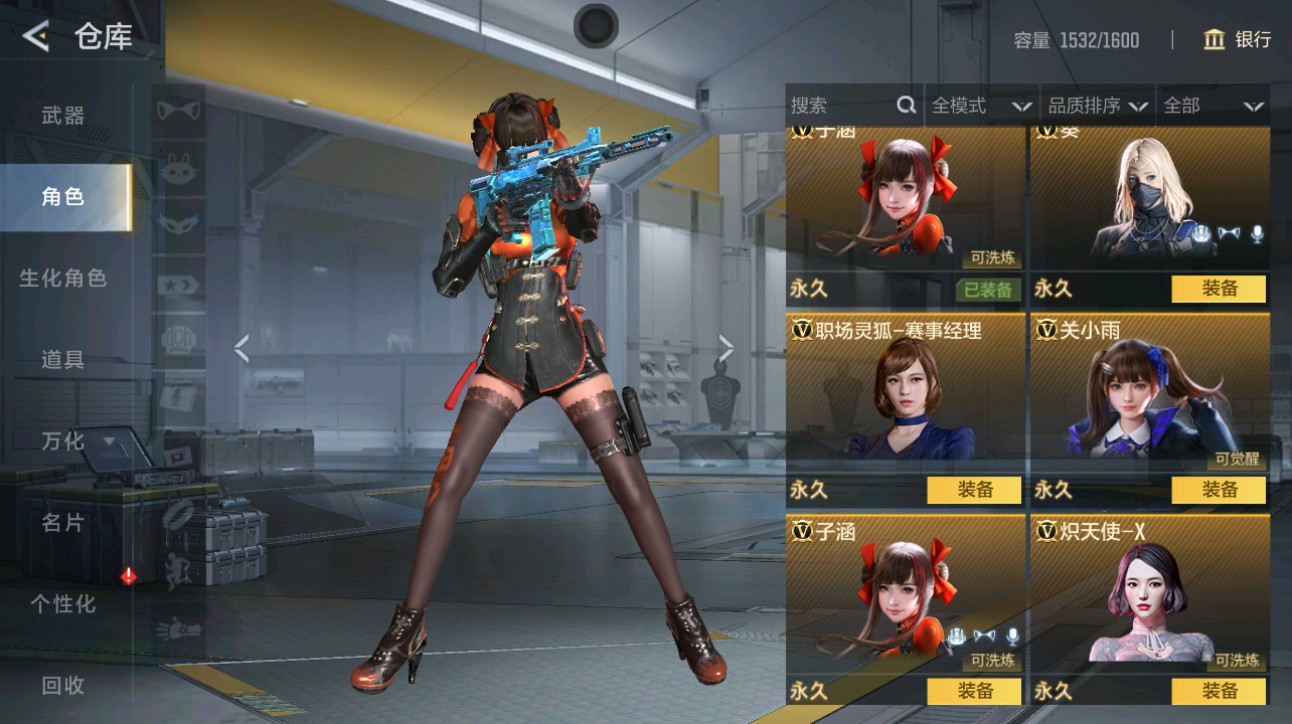Open the 生化角色 tab
This screenshot has width=1292, height=724.
(63, 278)
